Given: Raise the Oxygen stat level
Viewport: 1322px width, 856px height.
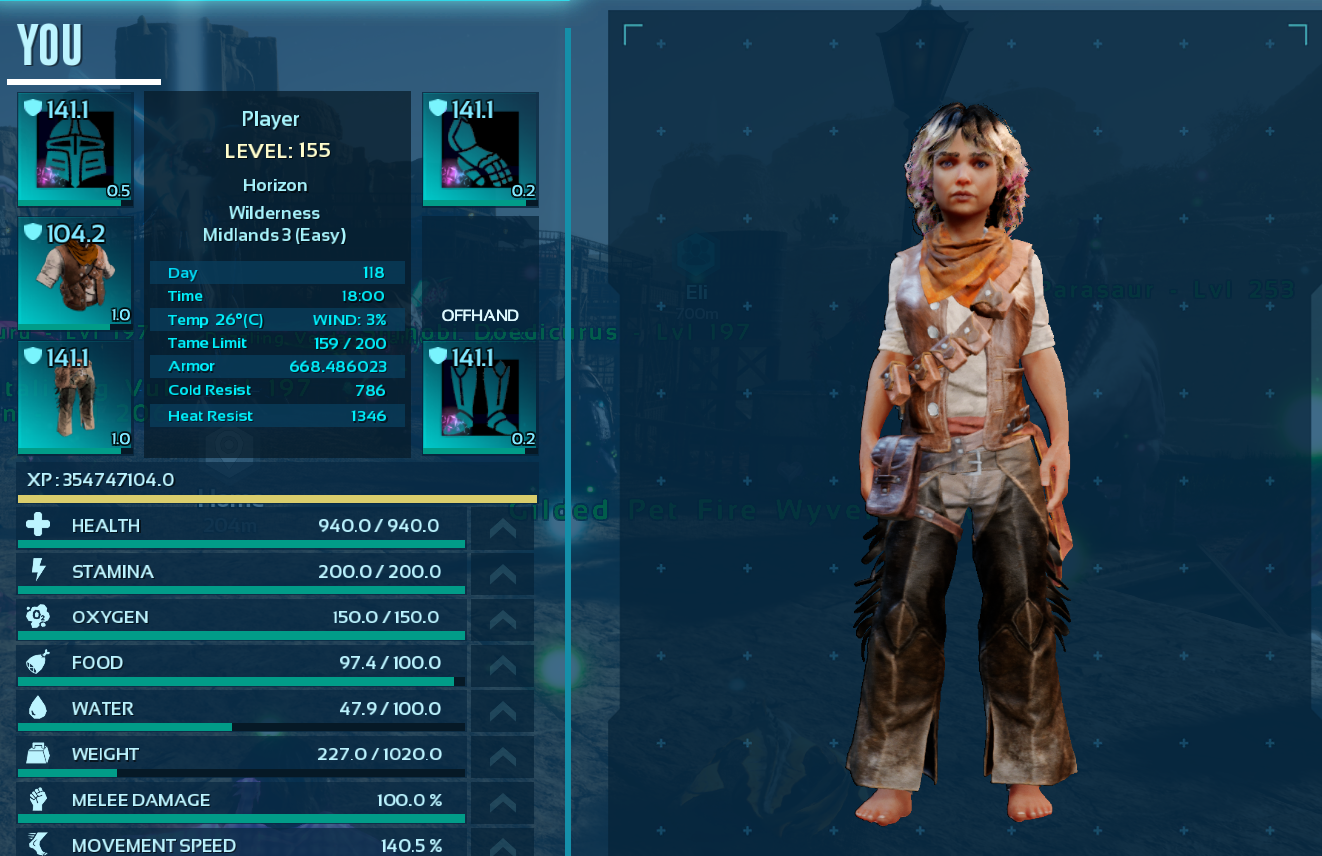Looking at the screenshot, I should coord(503,618).
